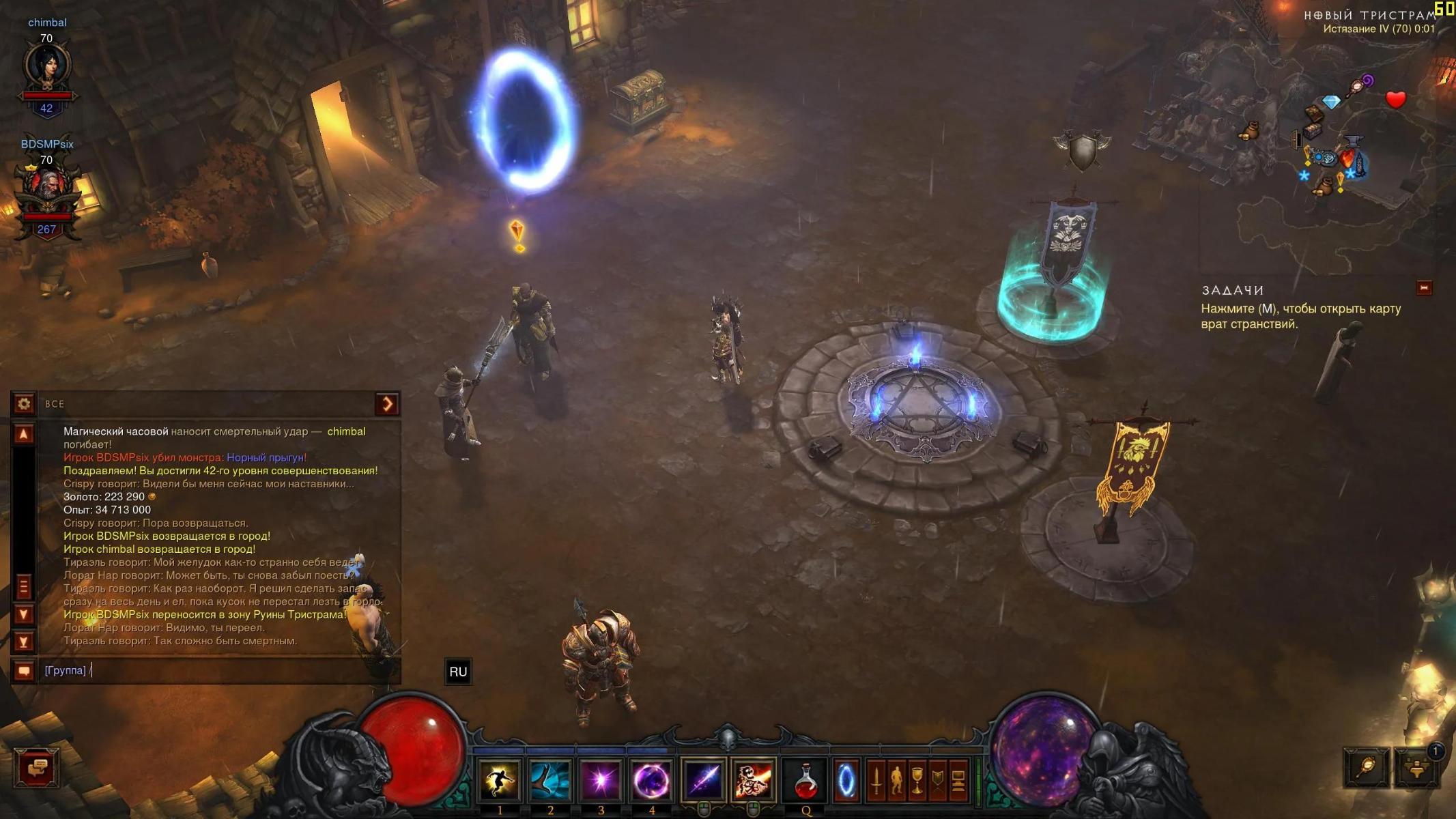Select the flaming skeleton right-mouse skill

coord(753,779)
